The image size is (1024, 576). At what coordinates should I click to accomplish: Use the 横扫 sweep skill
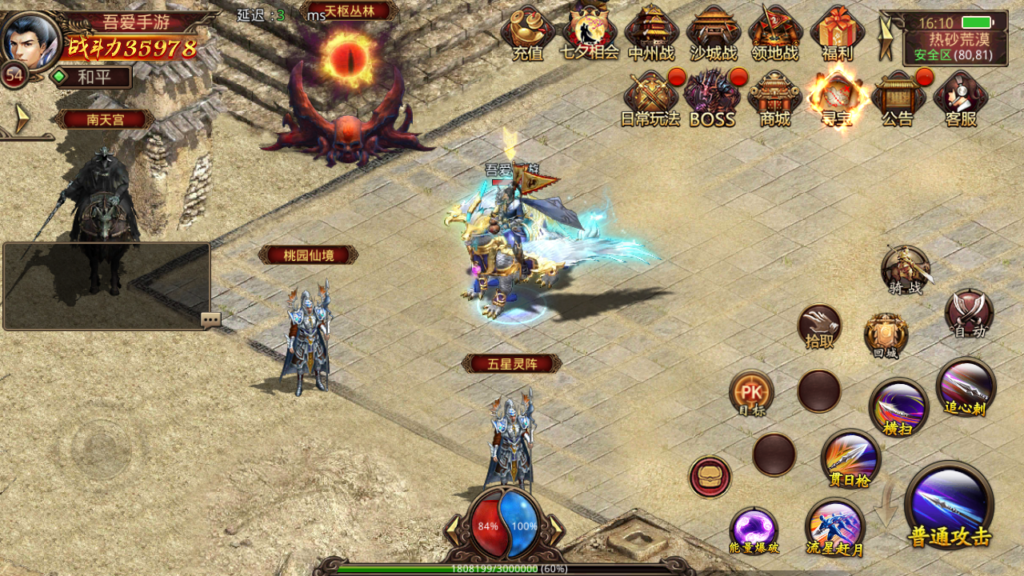pos(898,407)
